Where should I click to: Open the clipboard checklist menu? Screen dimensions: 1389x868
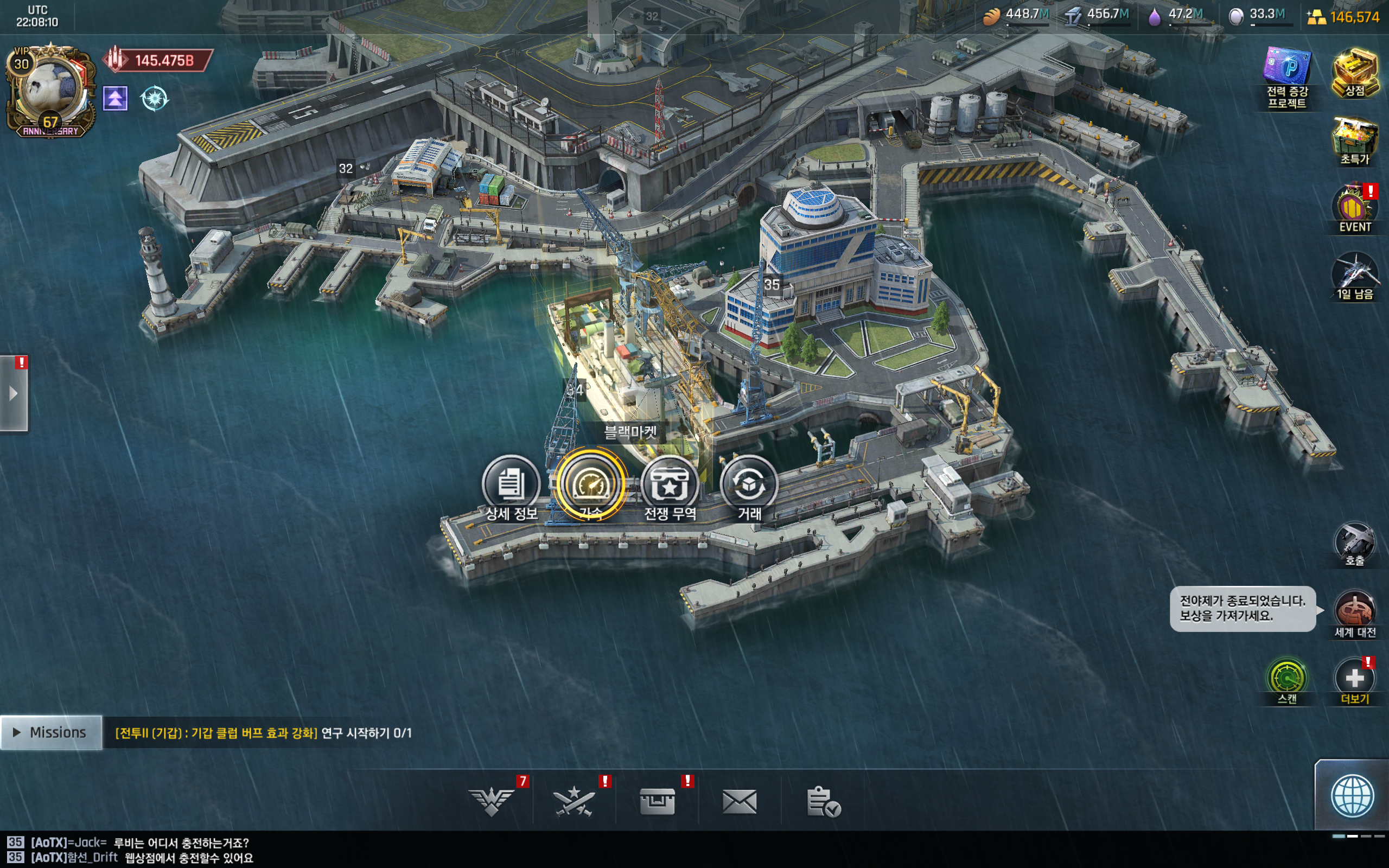click(x=823, y=801)
